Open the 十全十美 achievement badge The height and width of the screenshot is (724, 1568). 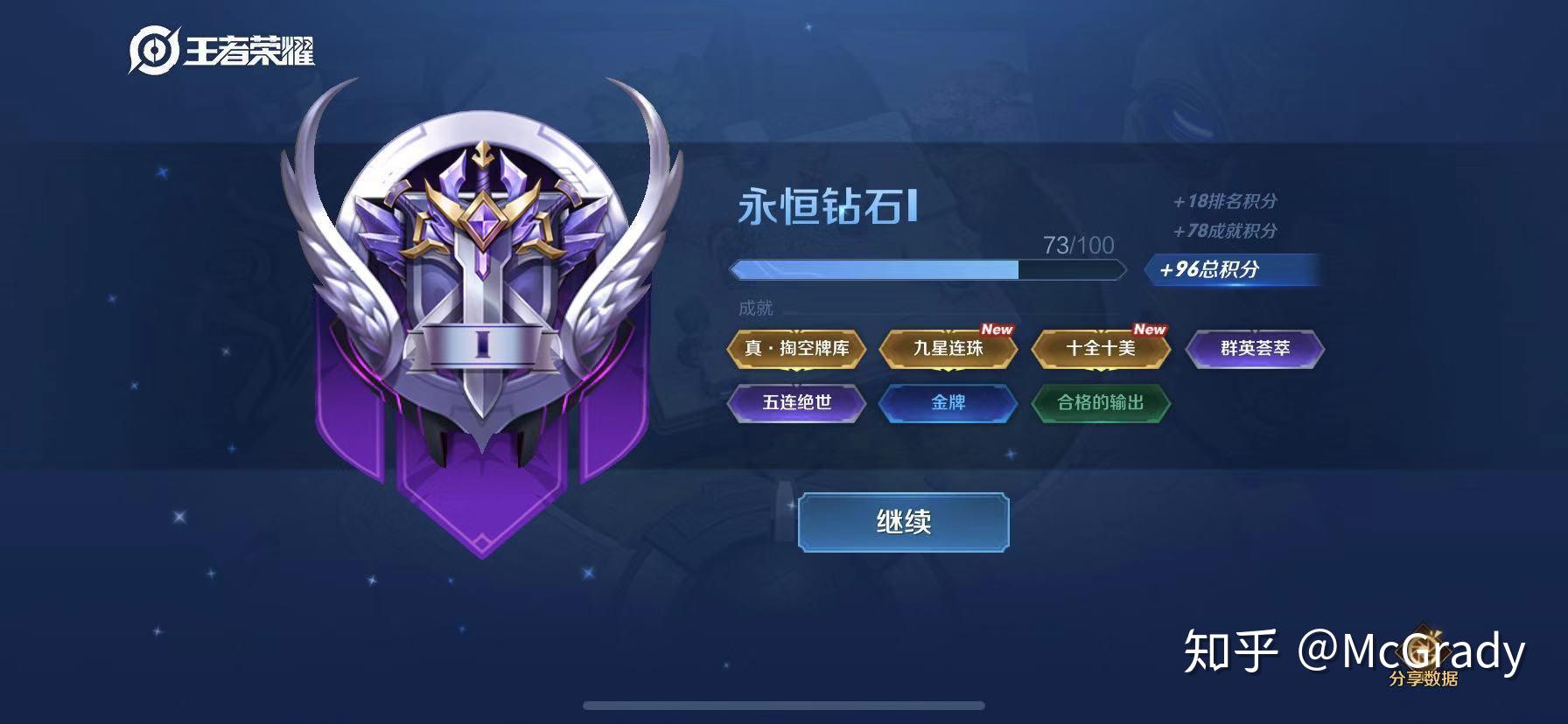[x=1101, y=348]
